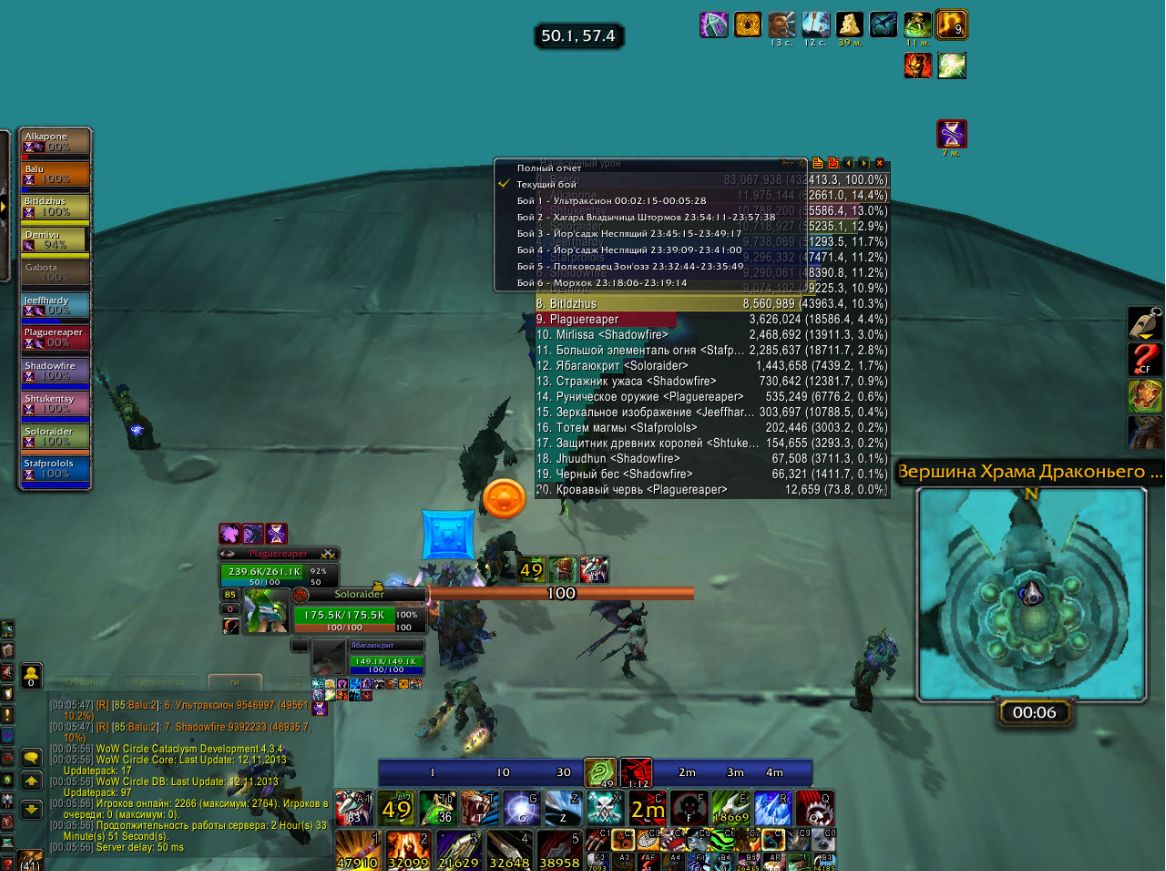Open the red question mark help icon
The width and height of the screenshot is (1166, 871).
pyautogui.click(x=1145, y=360)
